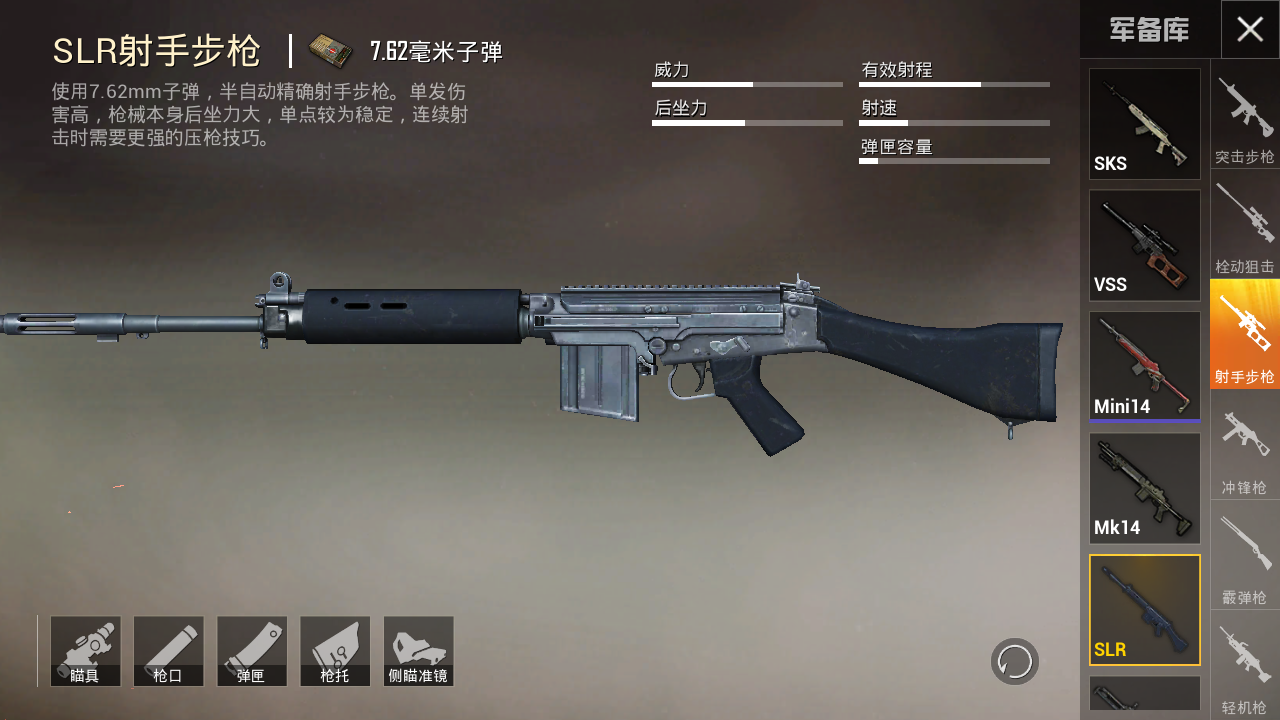Open the 枪口 muzzle attachment slot
The image size is (1280, 720).
pyautogui.click(x=168, y=651)
